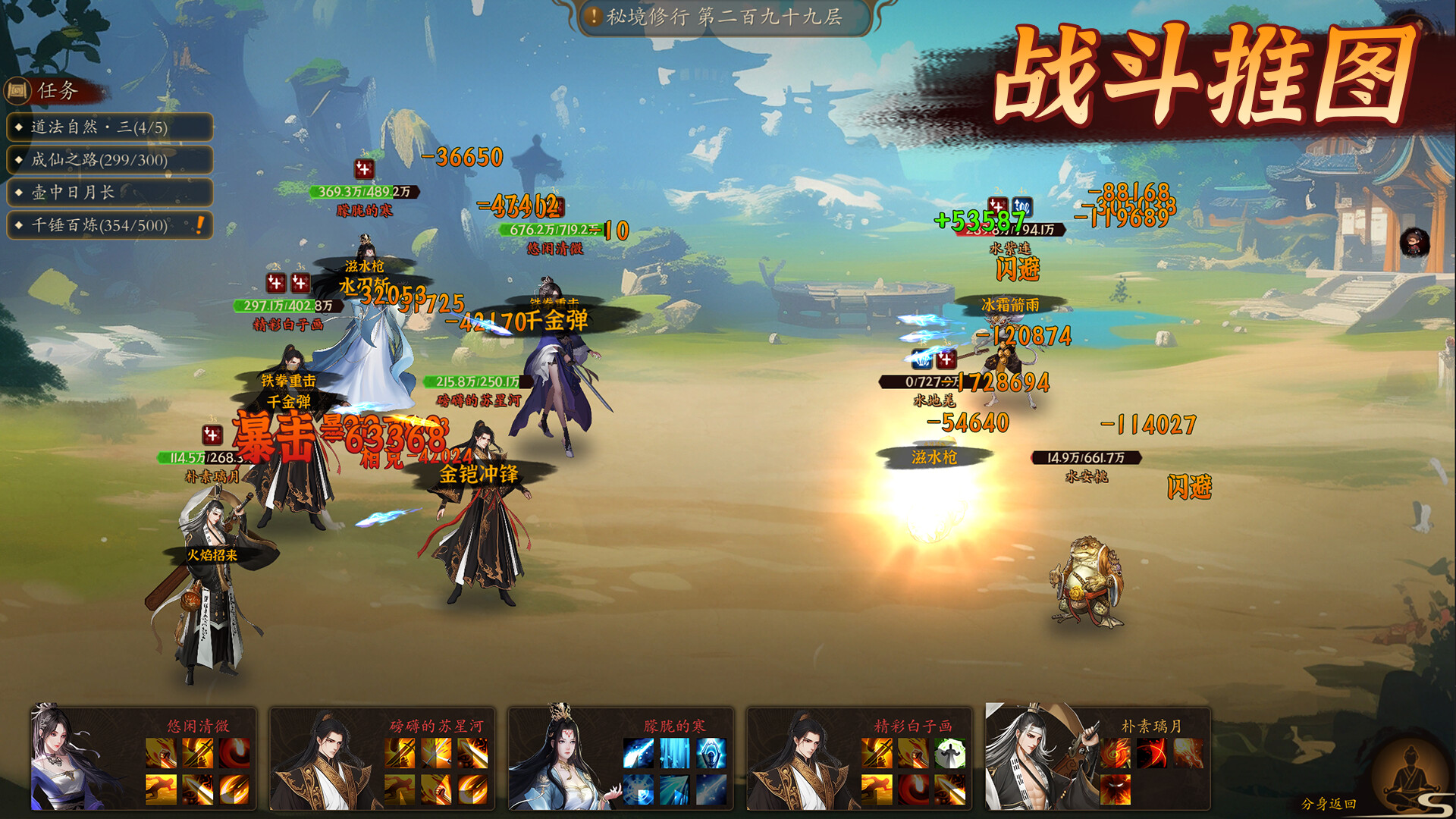Screen dimensions: 1456x819
Task: Click the 分身返回 meditating figure button
Action: (1409, 777)
